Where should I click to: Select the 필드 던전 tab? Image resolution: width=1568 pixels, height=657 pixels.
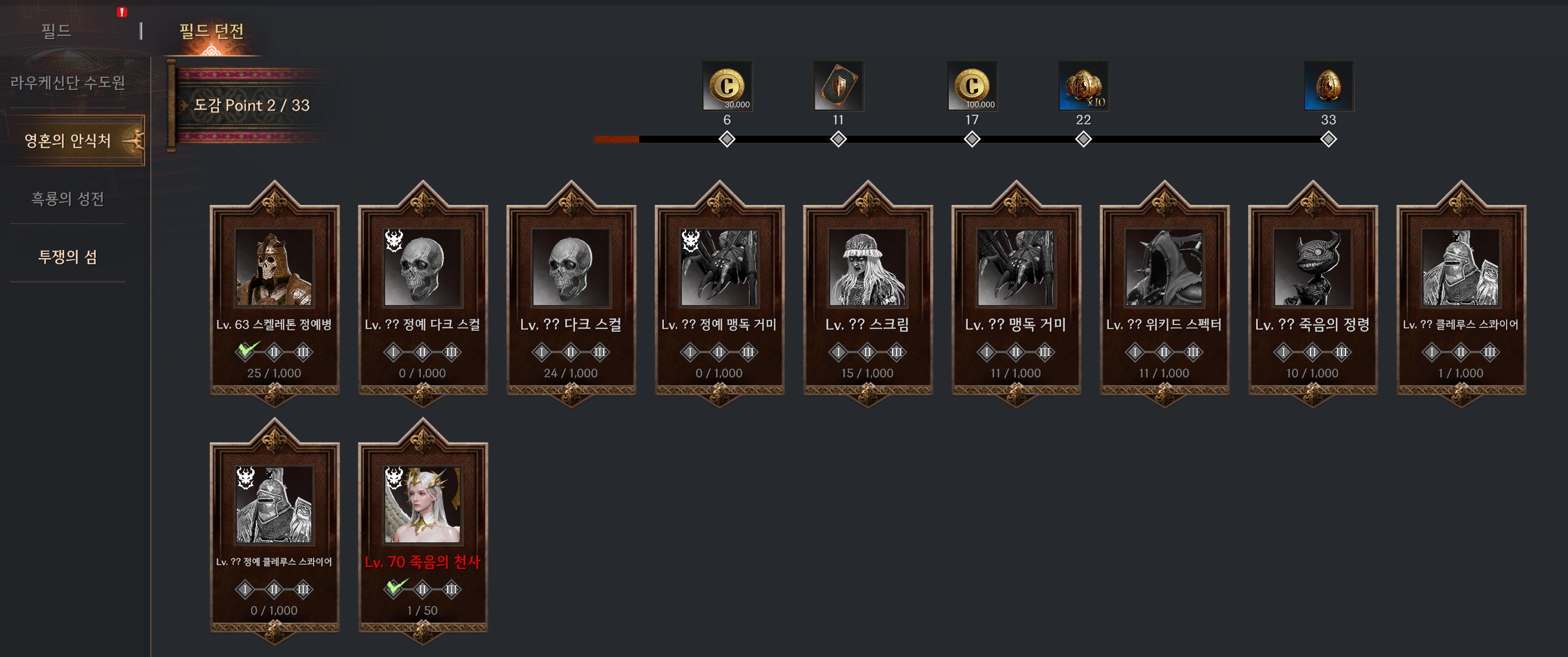coord(211,30)
